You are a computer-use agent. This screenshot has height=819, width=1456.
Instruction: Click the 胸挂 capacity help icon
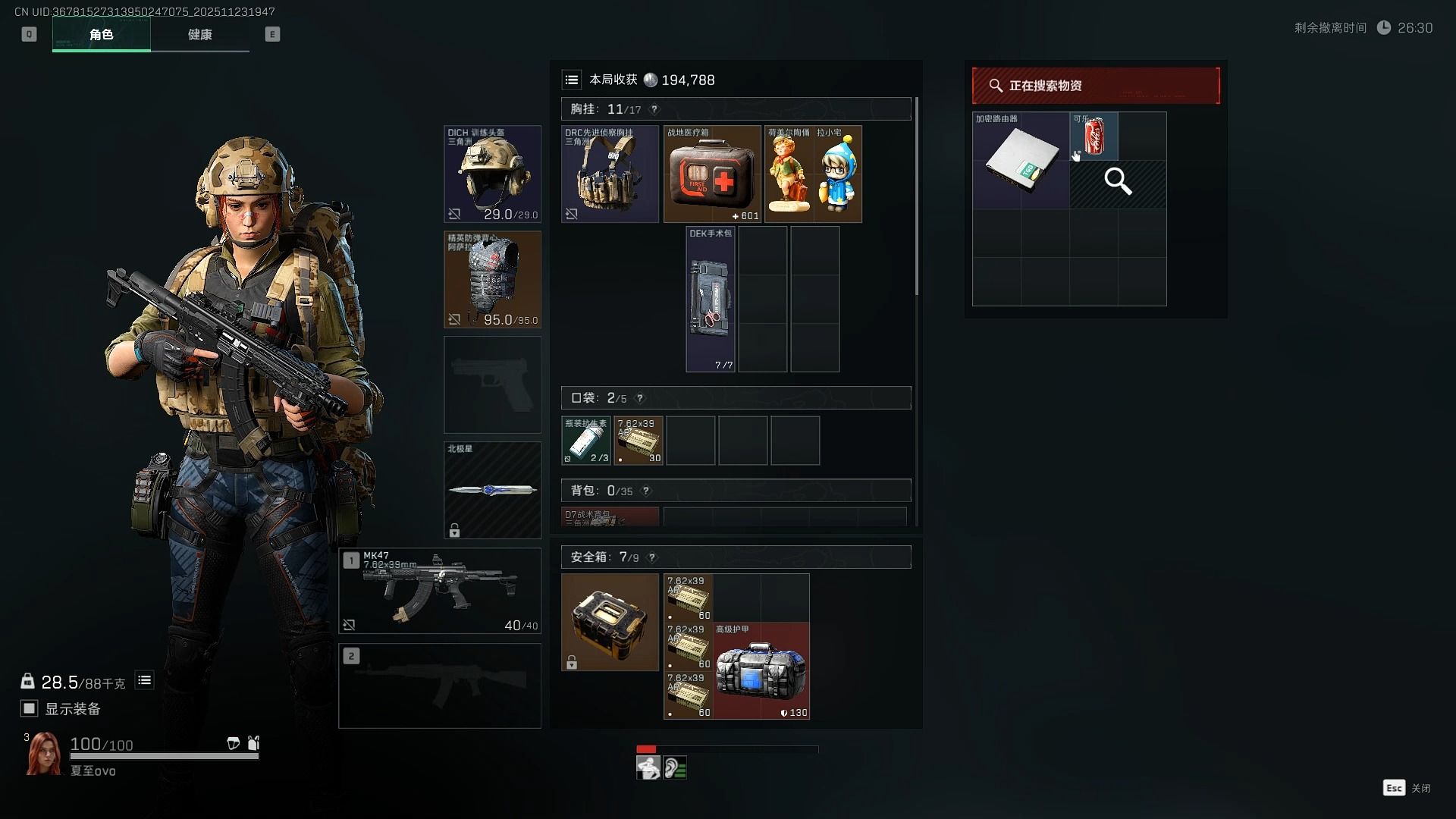tap(654, 109)
